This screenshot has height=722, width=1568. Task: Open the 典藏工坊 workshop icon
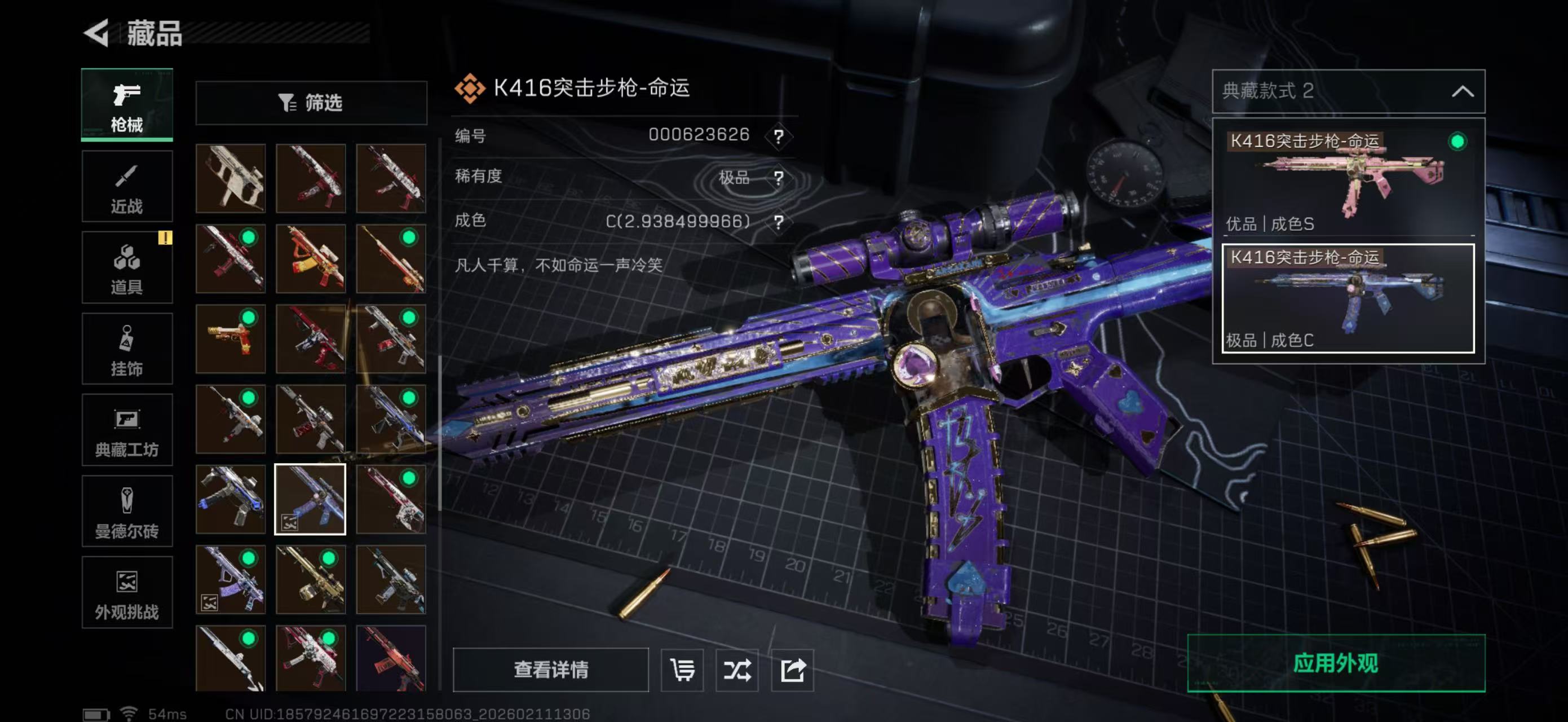[127, 430]
